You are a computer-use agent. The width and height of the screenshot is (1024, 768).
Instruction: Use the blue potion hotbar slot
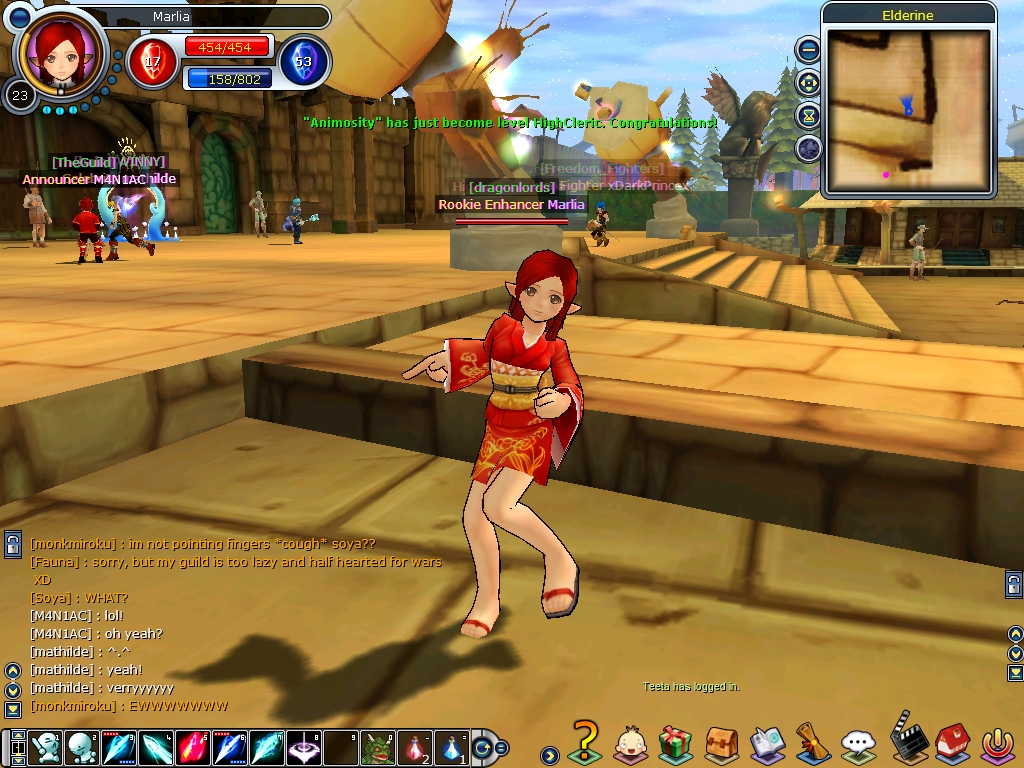pyautogui.click(x=452, y=748)
